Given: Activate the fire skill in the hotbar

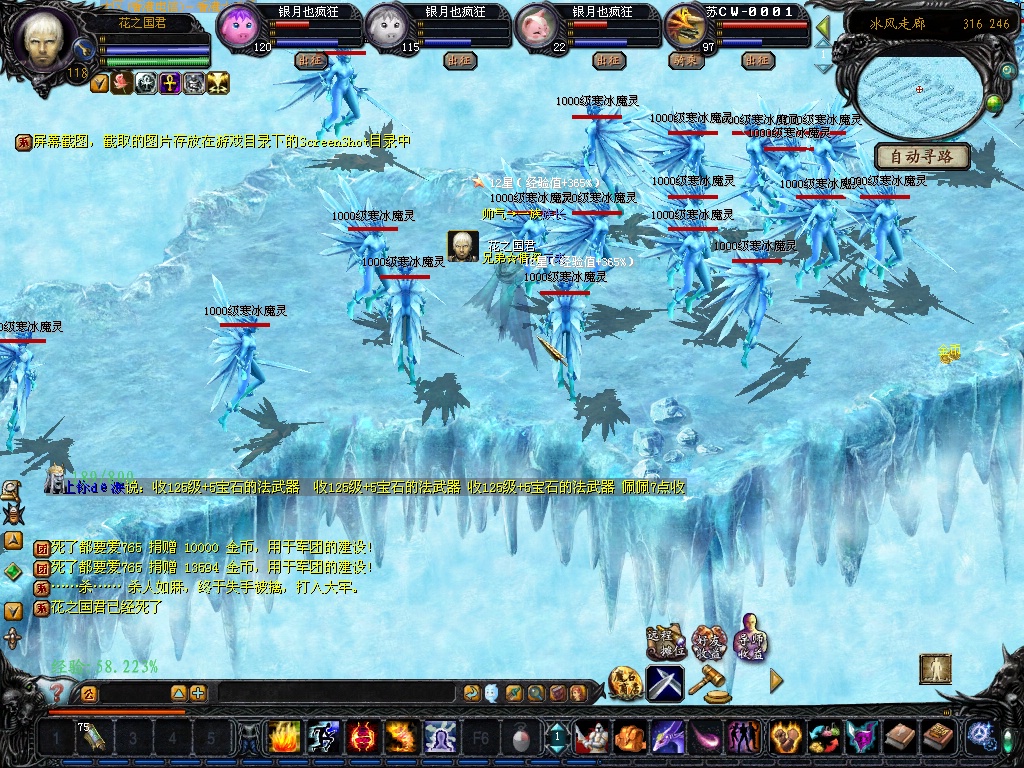Looking at the screenshot, I should click(x=284, y=738).
